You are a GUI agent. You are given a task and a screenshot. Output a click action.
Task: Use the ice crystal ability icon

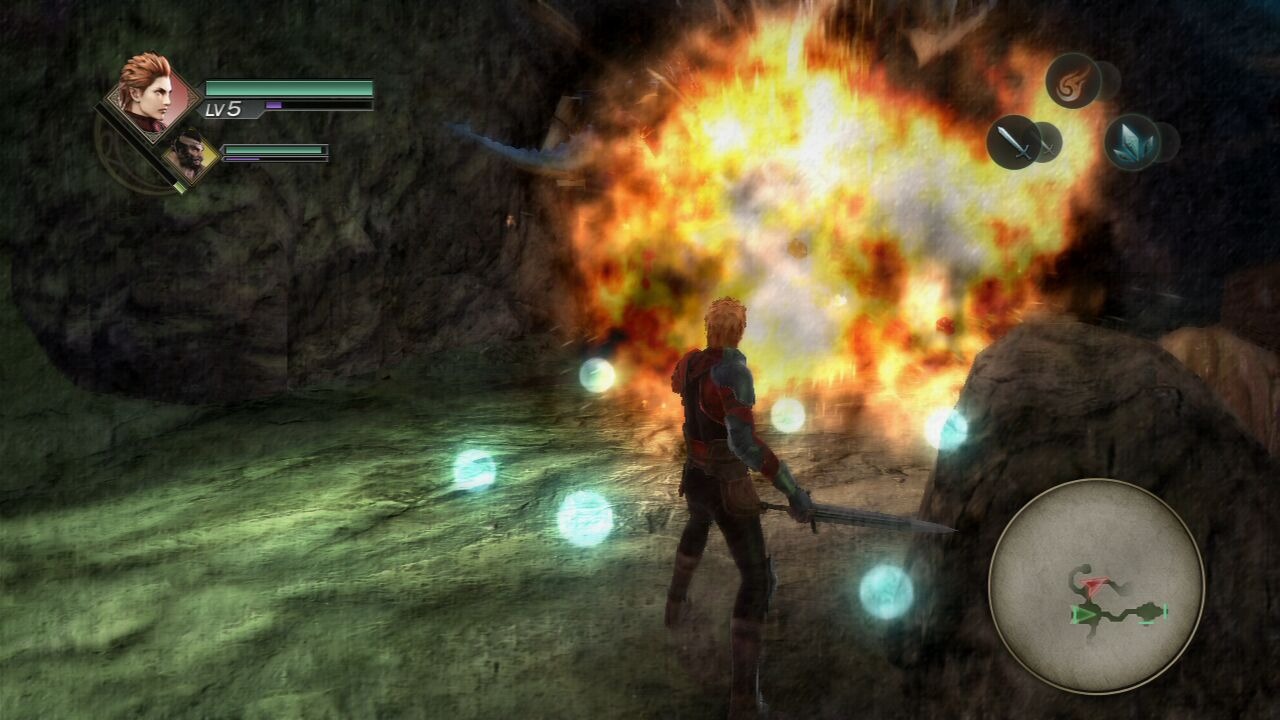pyautogui.click(x=1132, y=142)
